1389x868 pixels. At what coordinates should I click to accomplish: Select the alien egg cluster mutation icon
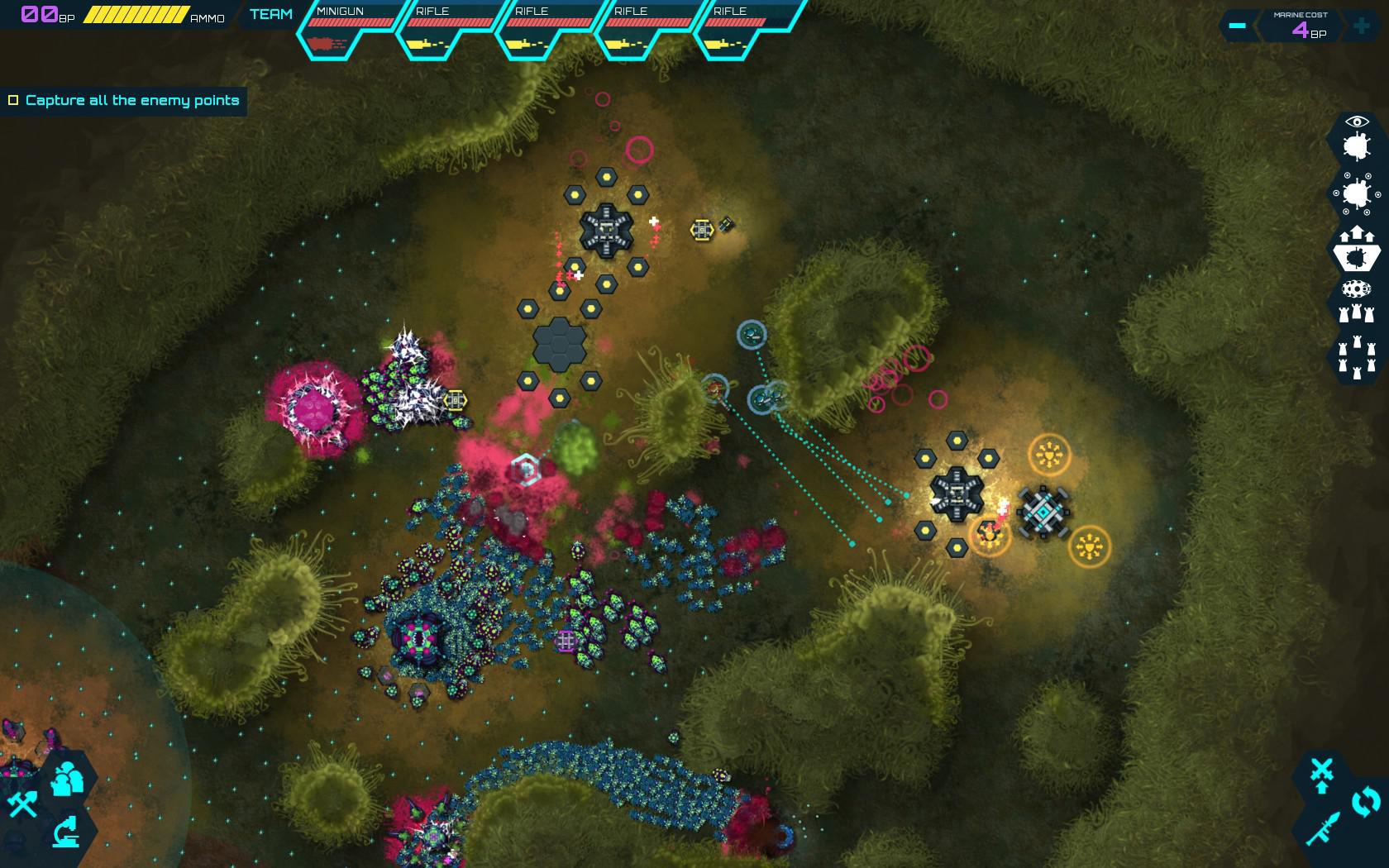[x=1356, y=288]
